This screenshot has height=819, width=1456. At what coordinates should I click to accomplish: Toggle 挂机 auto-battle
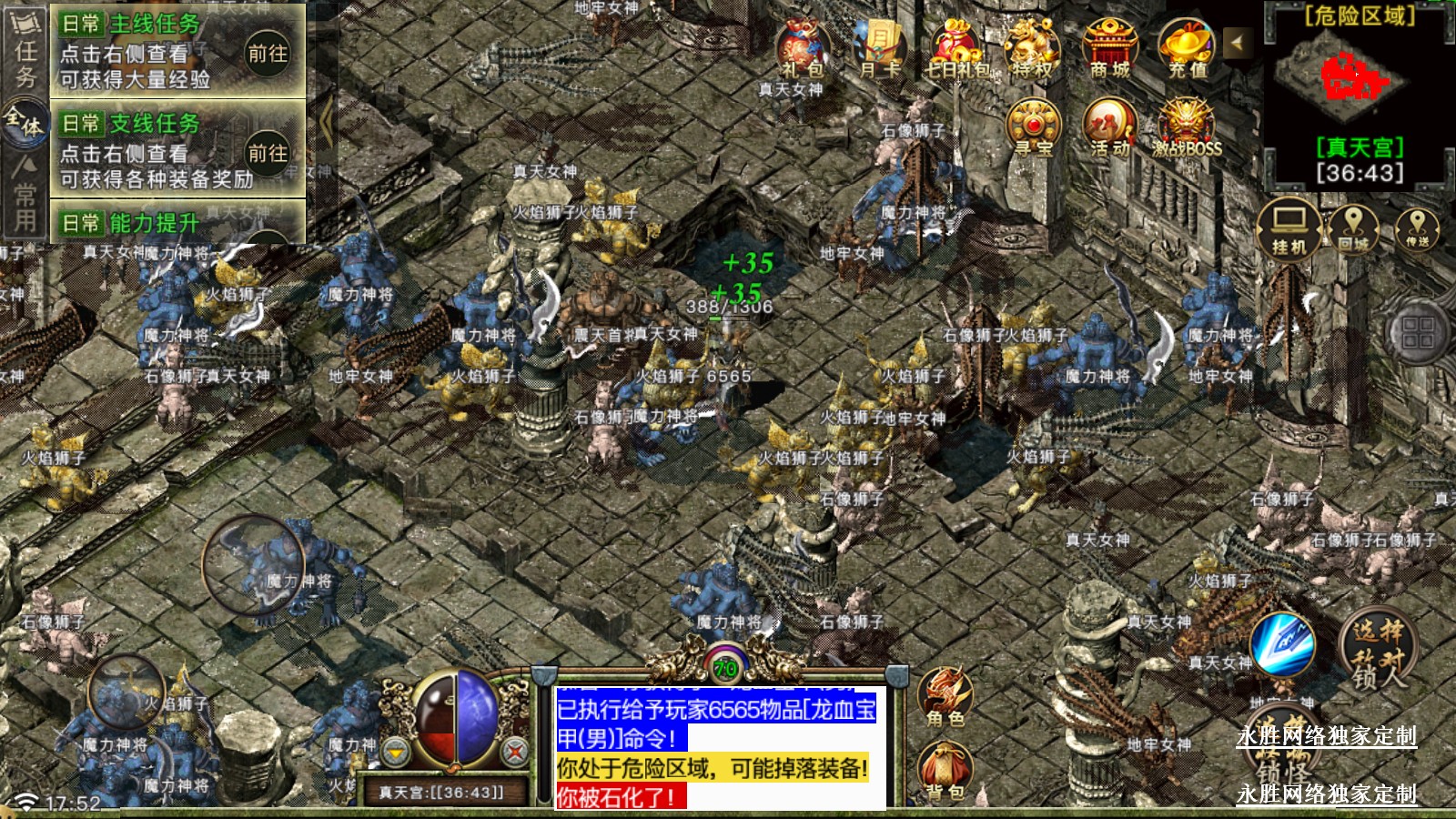coord(1289,228)
